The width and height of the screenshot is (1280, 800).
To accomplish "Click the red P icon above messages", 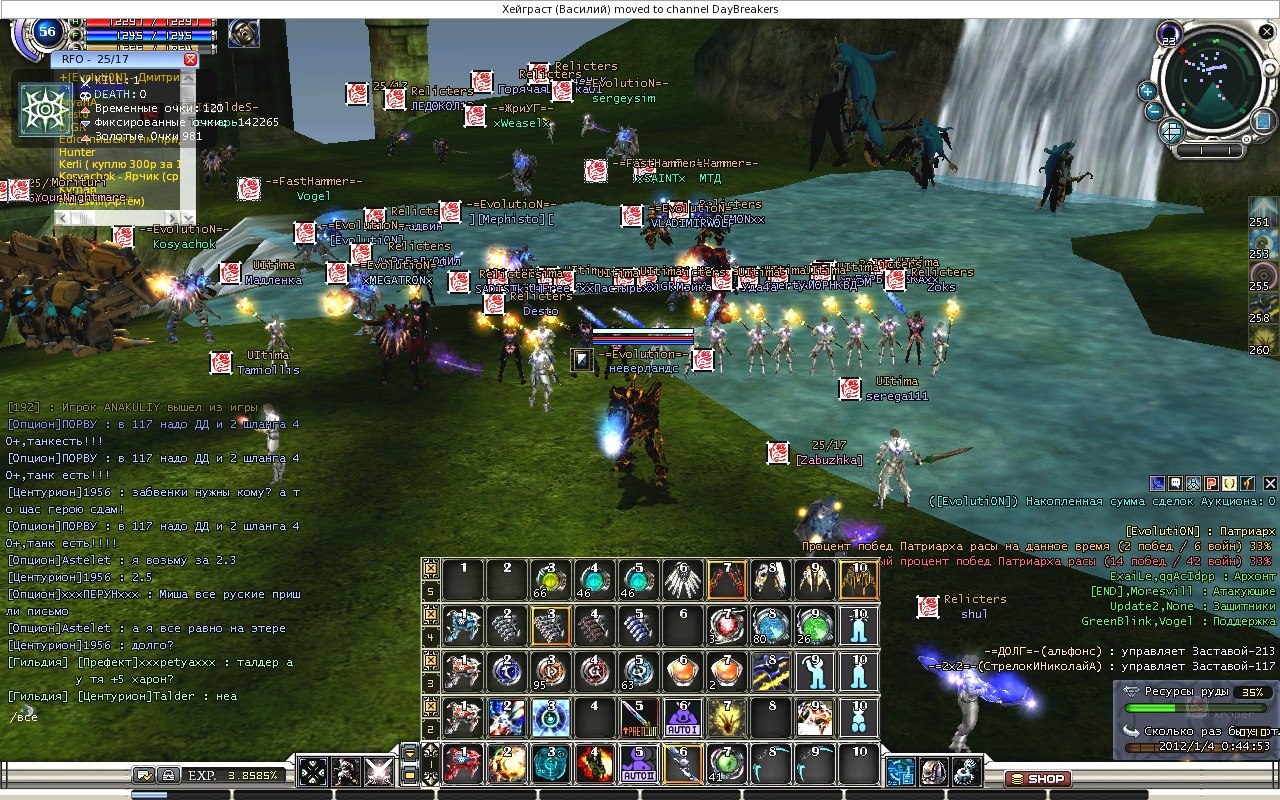I will [1211, 483].
